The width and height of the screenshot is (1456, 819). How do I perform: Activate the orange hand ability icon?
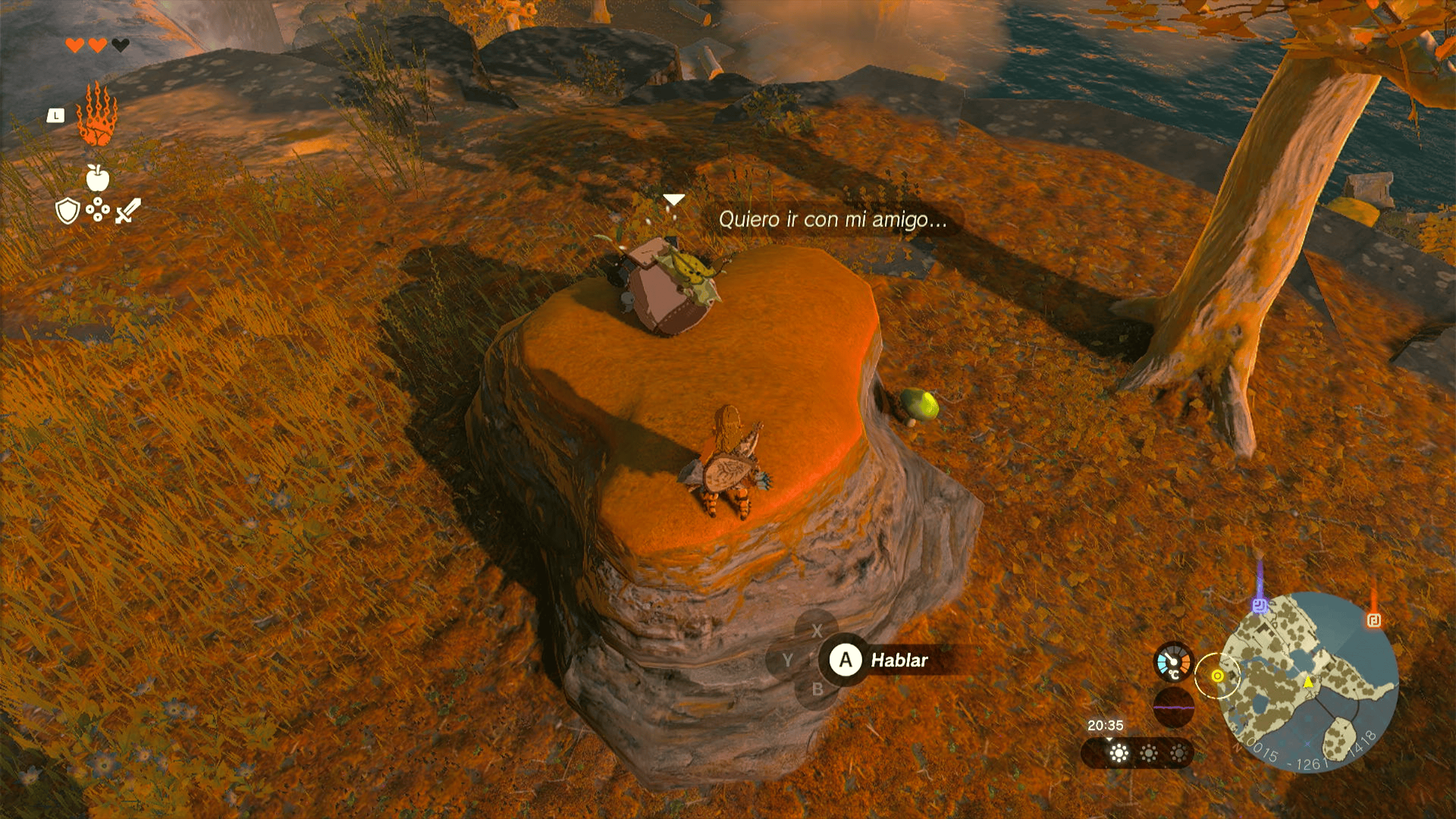97,114
